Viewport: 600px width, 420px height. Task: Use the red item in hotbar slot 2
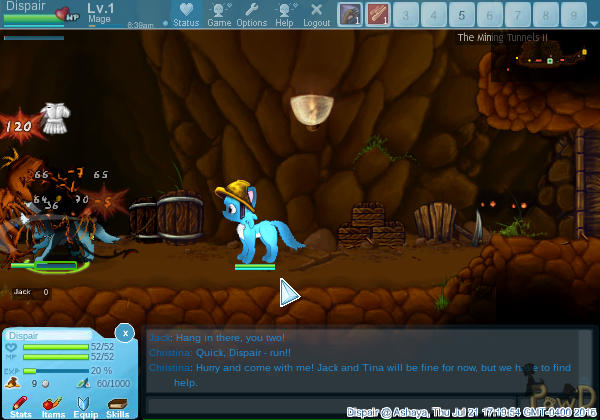[377, 15]
